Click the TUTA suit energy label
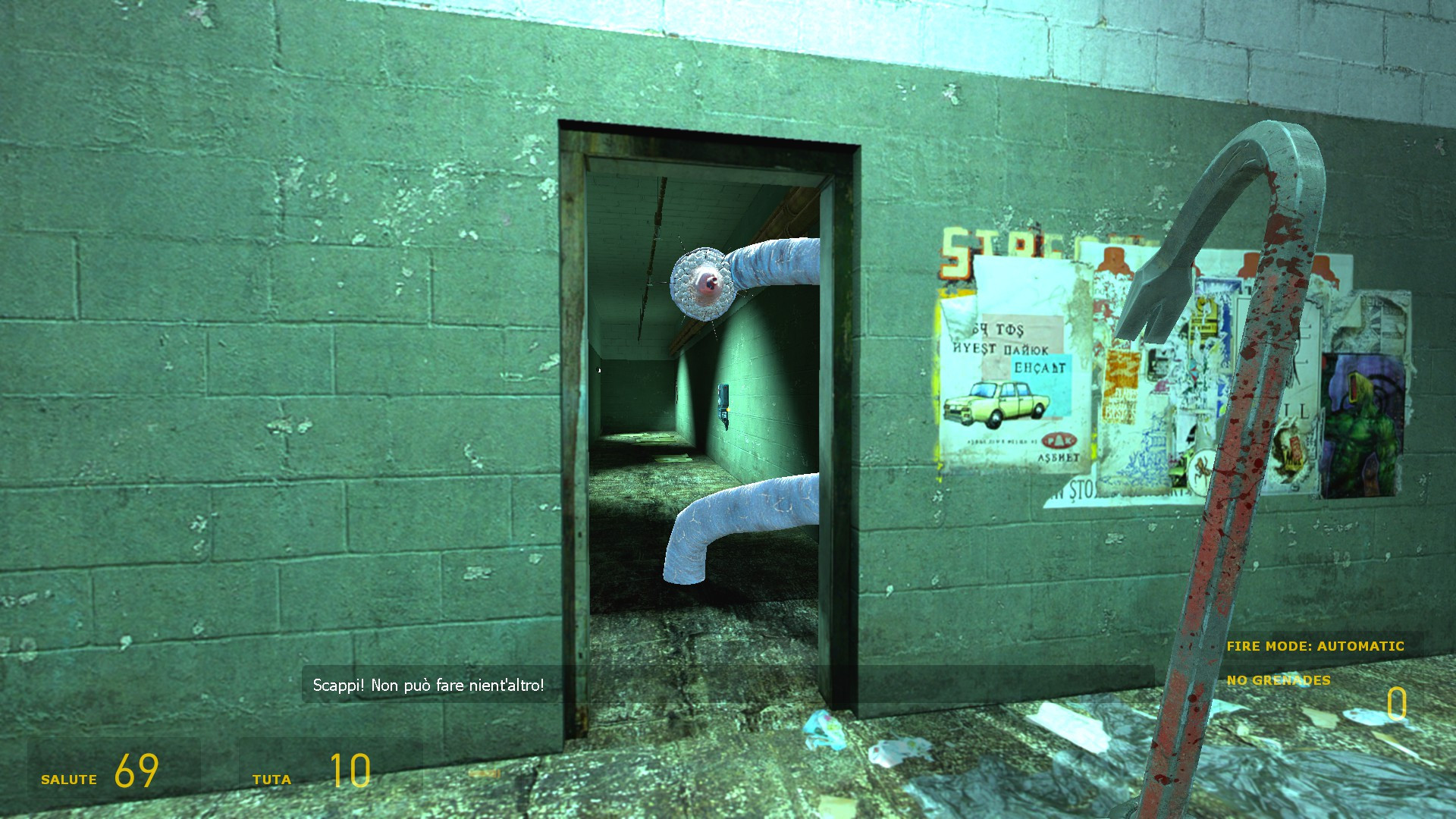The width and height of the screenshot is (1456, 819). click(x=271, y=779)
